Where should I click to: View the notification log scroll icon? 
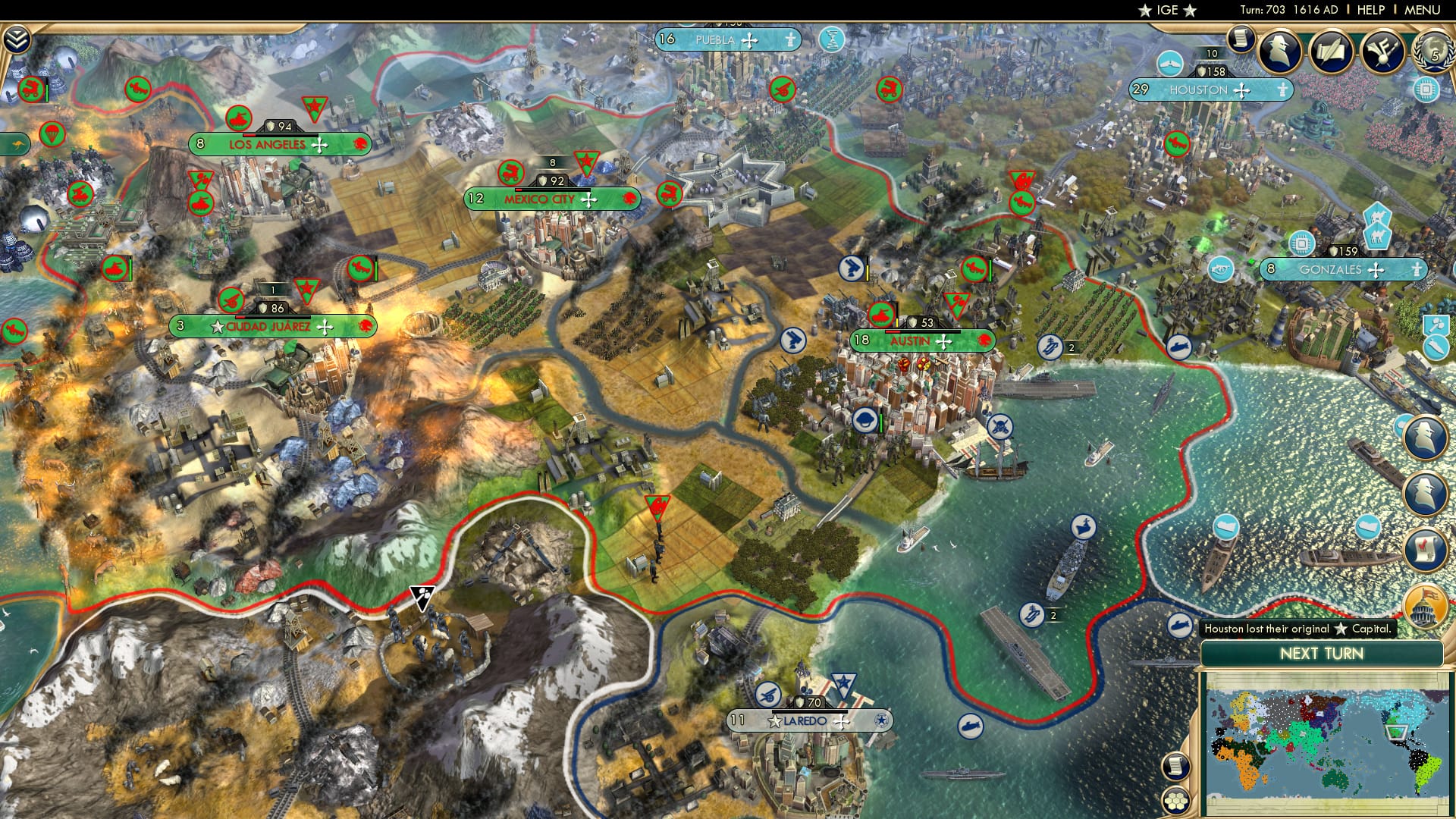tap(1241, 38)
